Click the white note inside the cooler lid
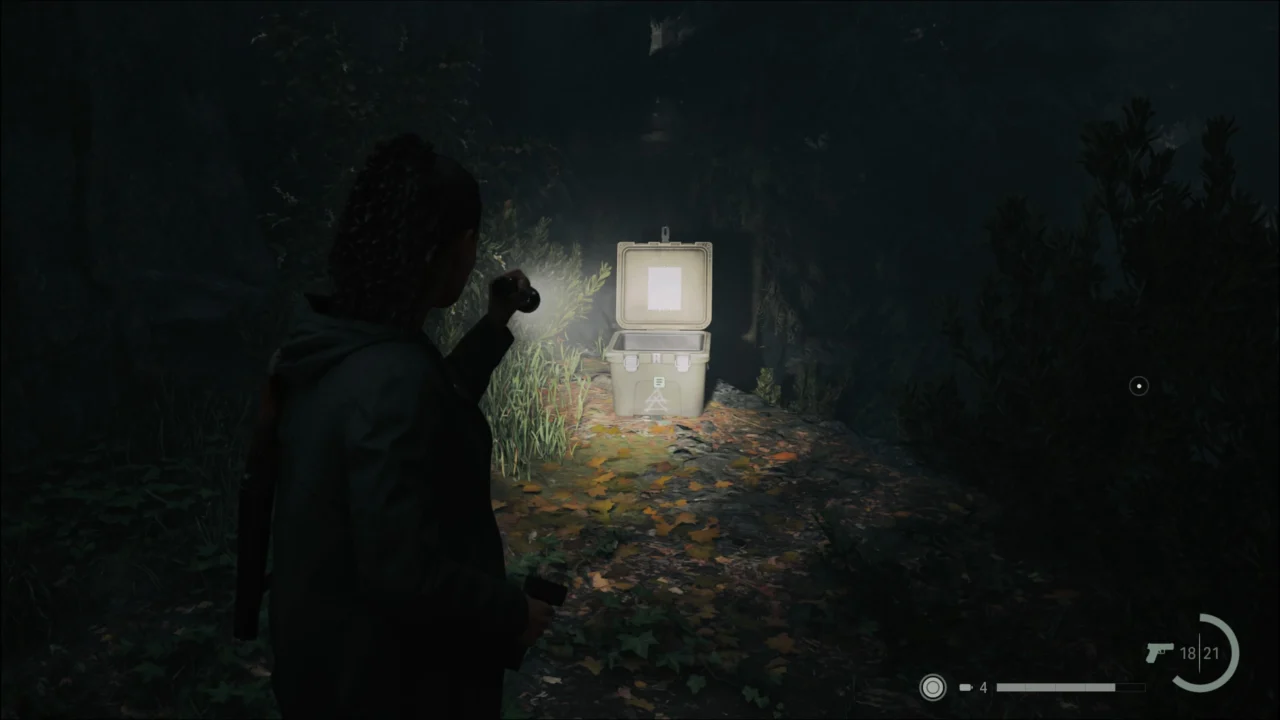 click(663, 288)
